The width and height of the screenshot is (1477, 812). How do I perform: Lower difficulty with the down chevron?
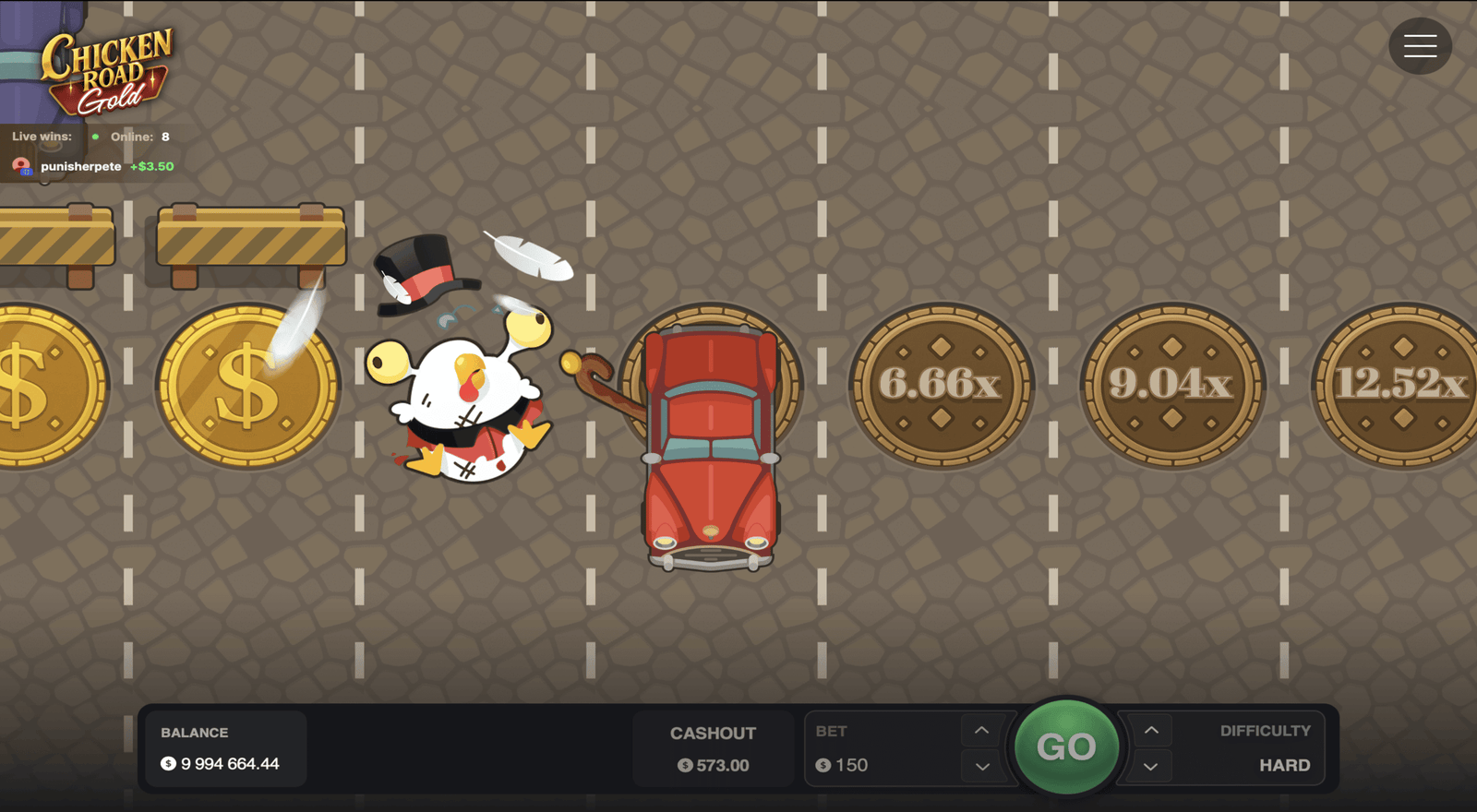point(1150,765)
